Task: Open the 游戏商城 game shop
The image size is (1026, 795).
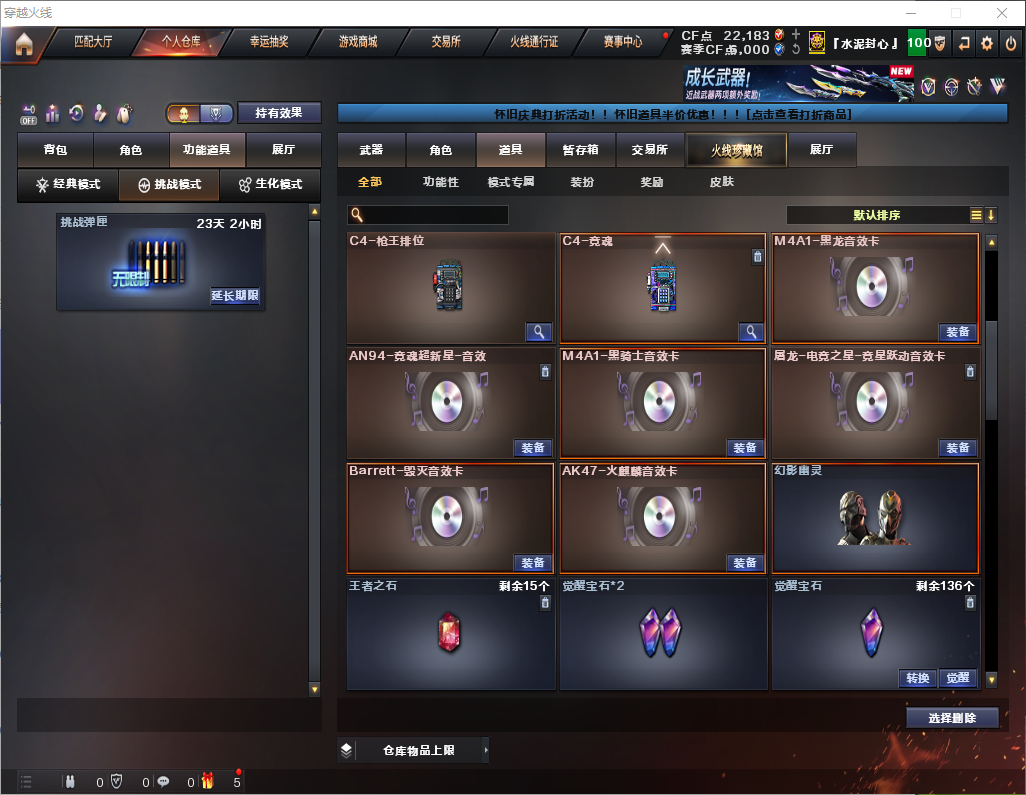Action: click(x=357, y=42)
